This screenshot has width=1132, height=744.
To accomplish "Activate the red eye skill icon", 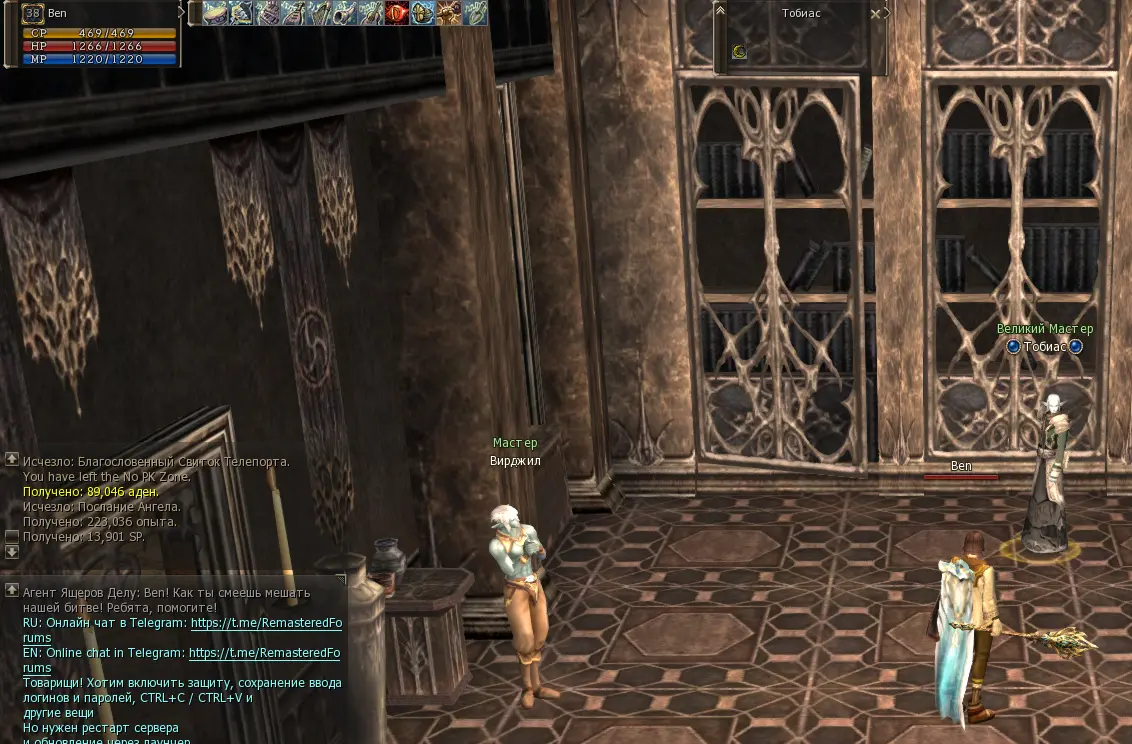I will click(396, 13).
